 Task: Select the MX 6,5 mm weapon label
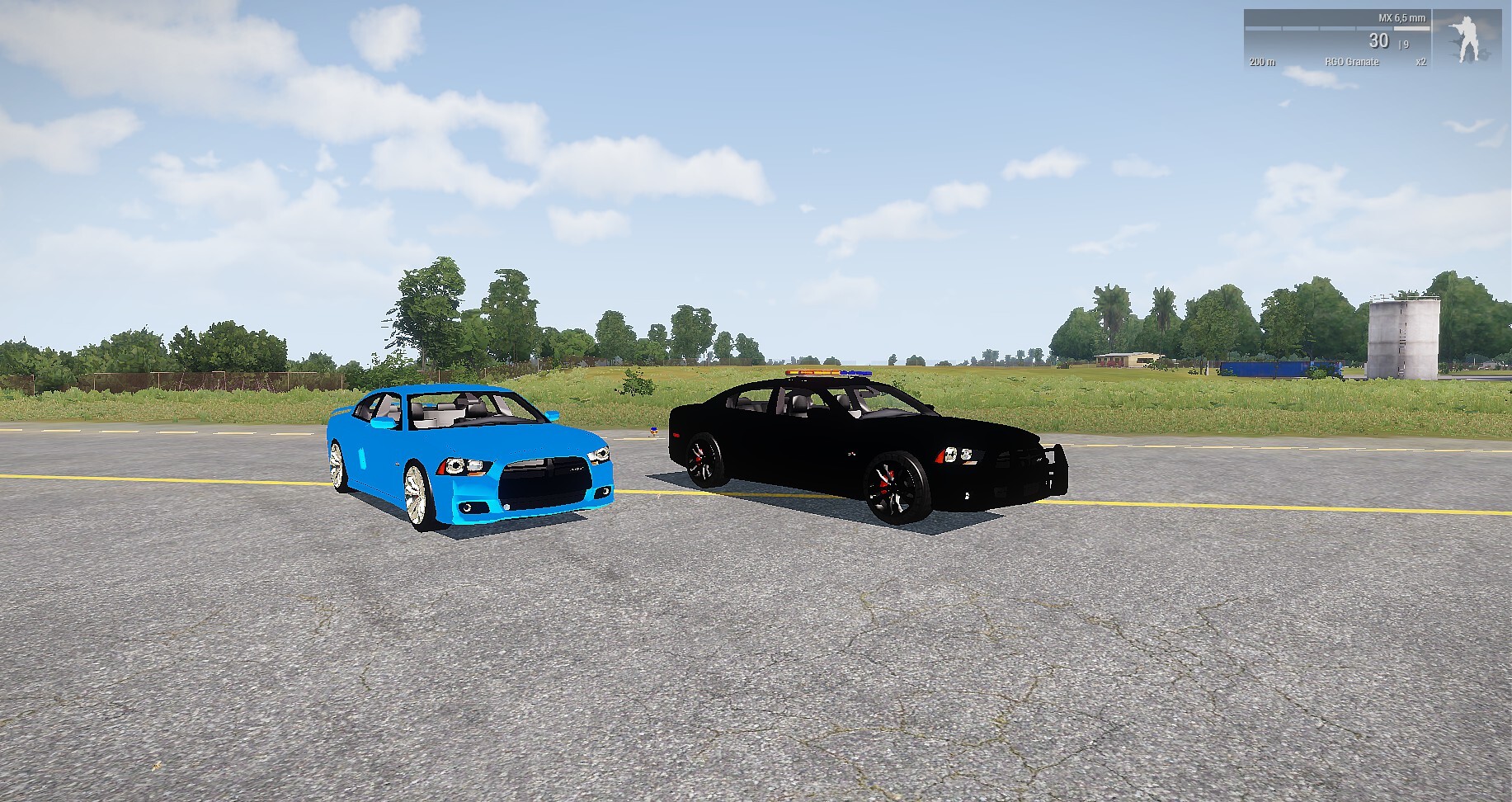tap(1401, 18)
